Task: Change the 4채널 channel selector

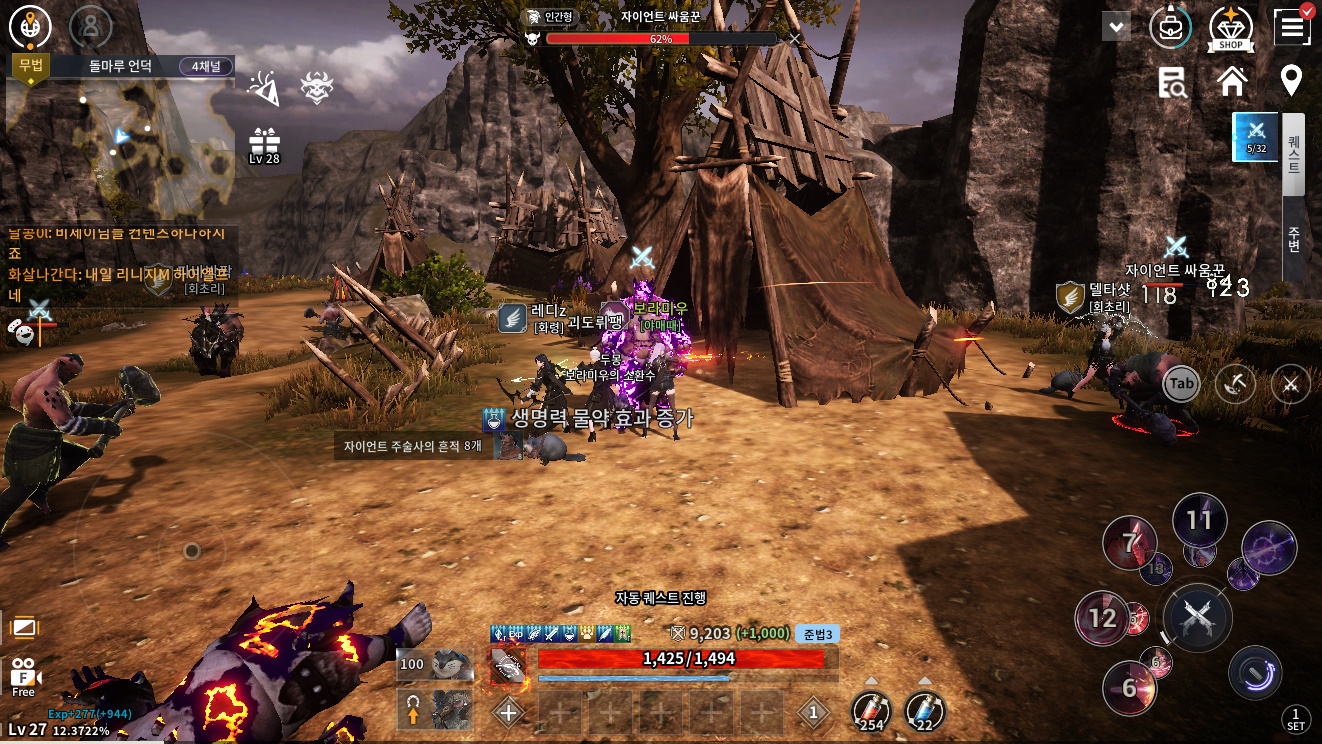Action: tap(206, 67)
